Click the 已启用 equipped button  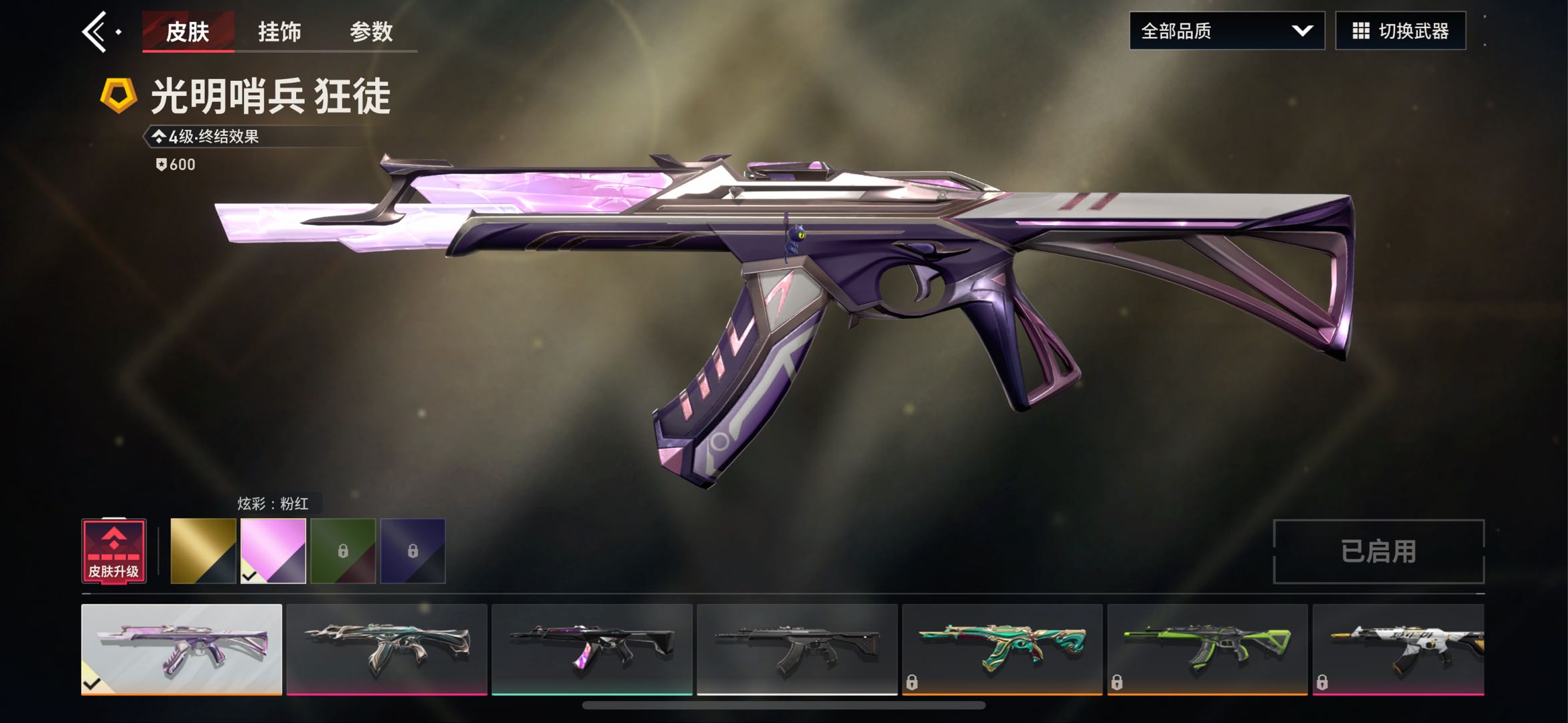tap(1378, 552)
